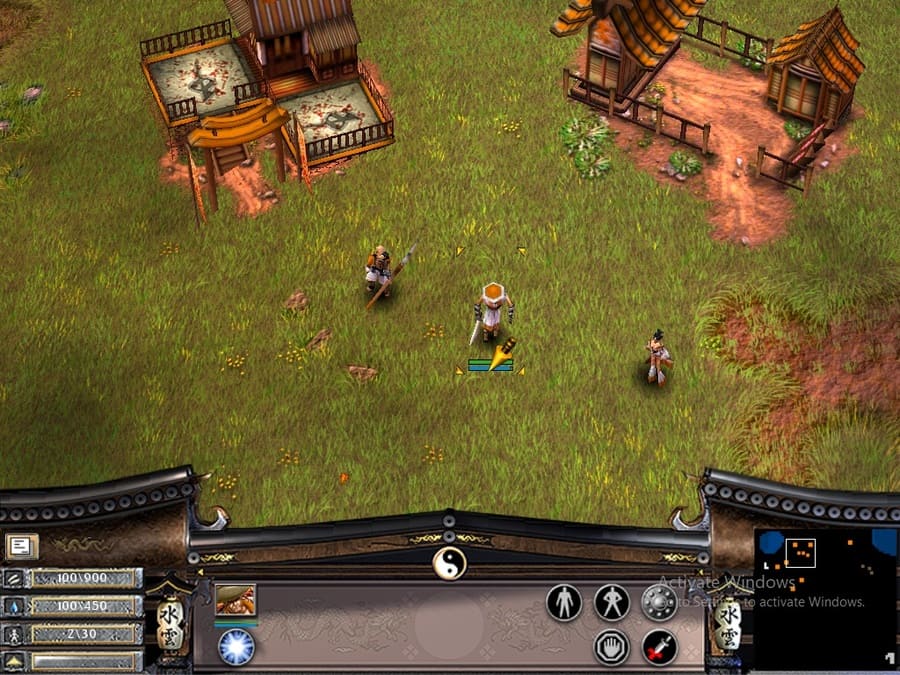Choose the wide-stance figure button
This screenshot has height=675, width=900.
611,602
